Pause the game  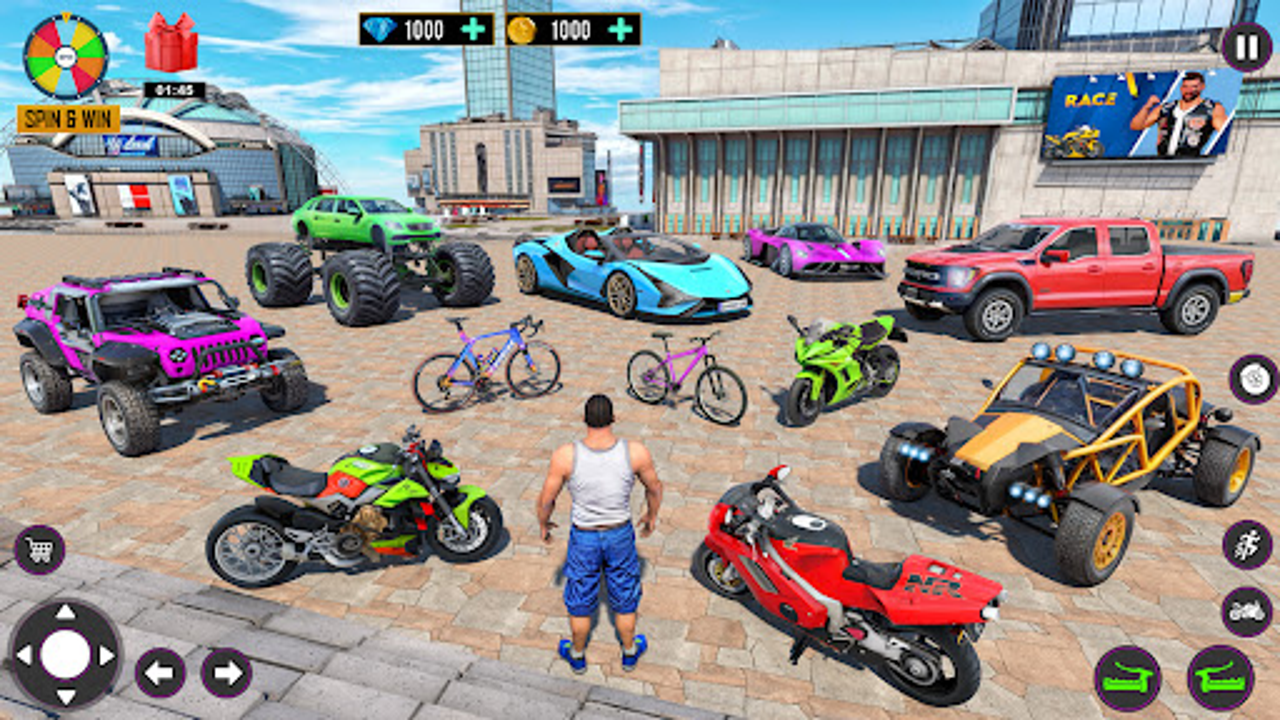coord(1245,45)
